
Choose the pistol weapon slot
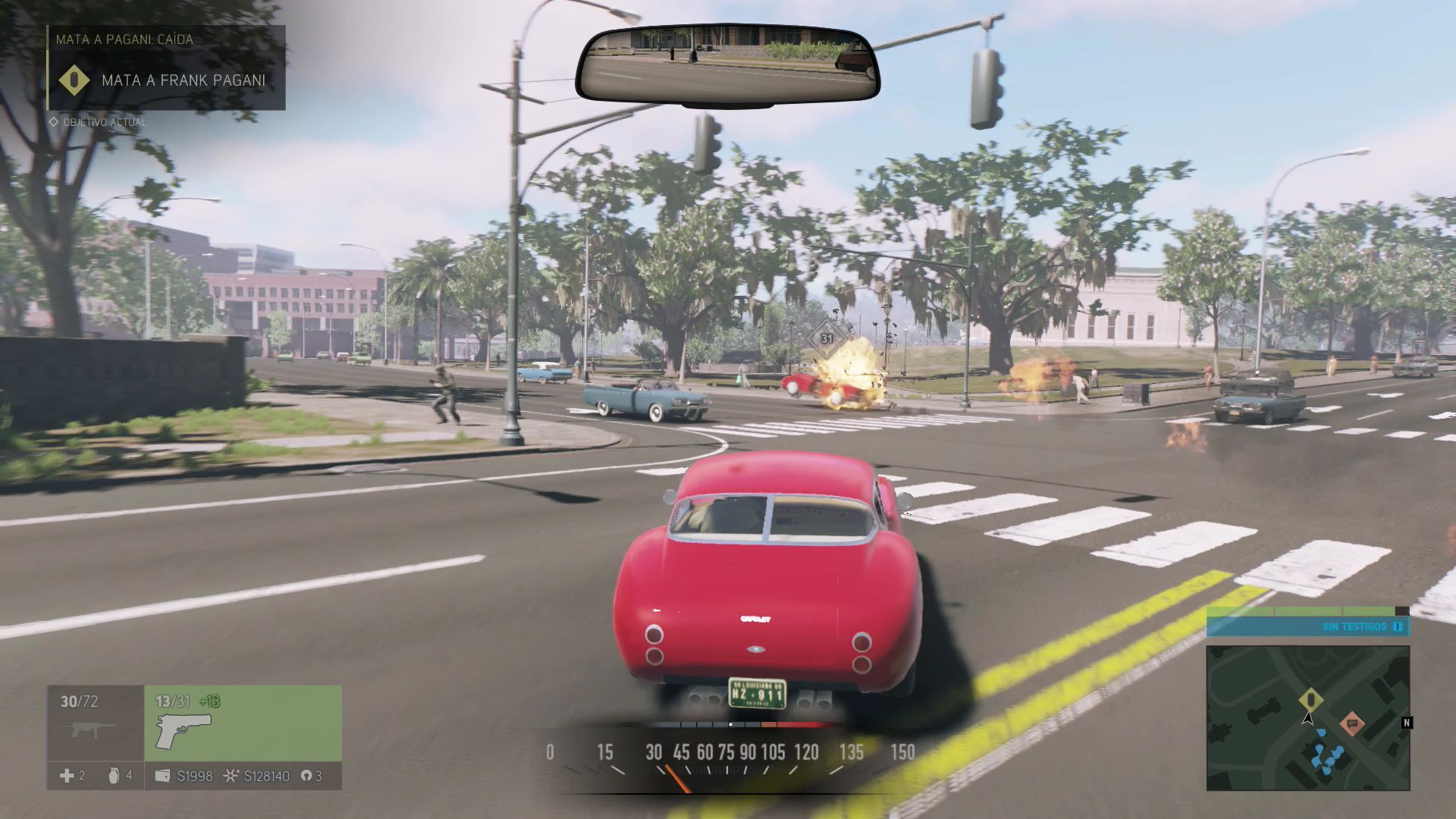(x=243, y=723)
